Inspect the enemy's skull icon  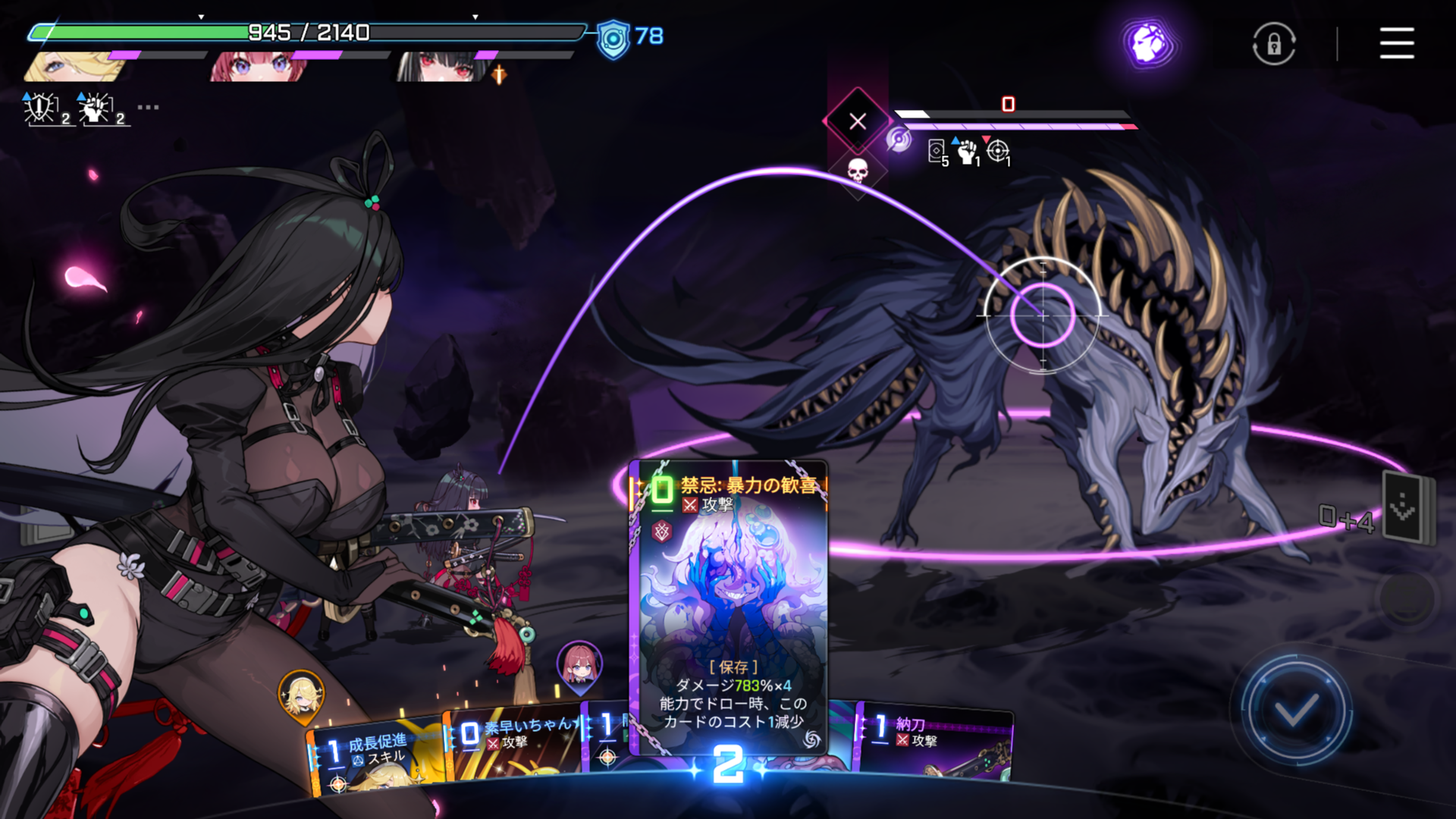click(x=857, y=171)
